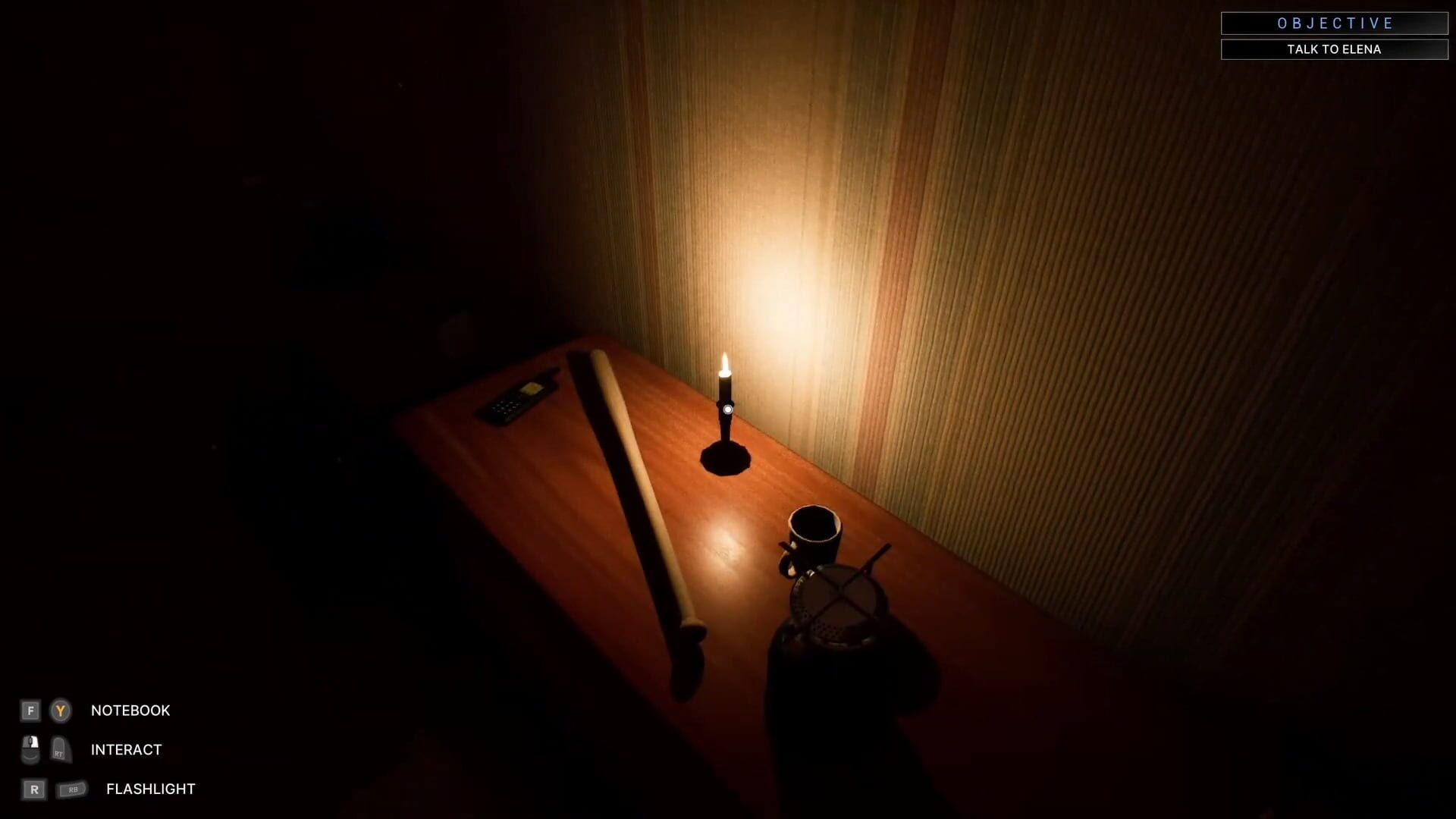
Task: Click the RT trigger Interact prompt icon
Action: 59,749
